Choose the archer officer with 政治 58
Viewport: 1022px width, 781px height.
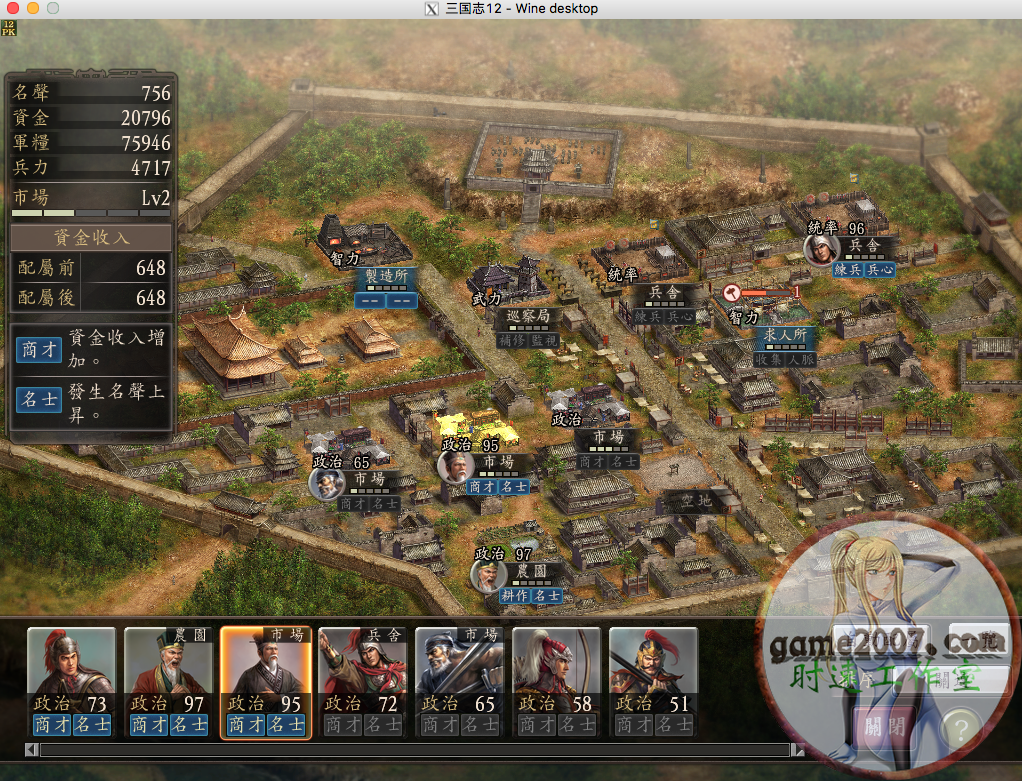[x=556, y=682]
